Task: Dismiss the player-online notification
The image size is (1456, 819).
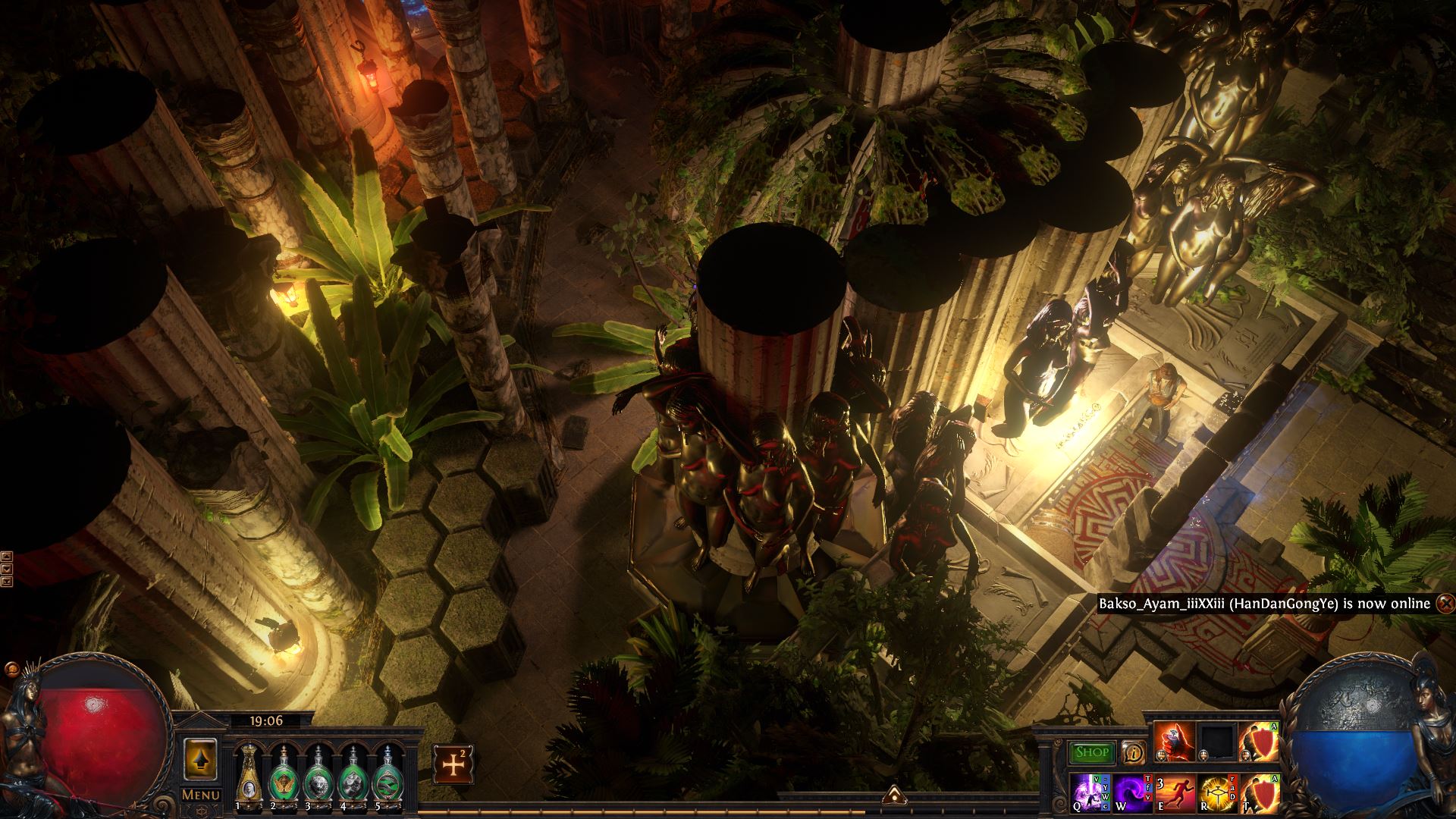Action: (x=1445, y=604)
